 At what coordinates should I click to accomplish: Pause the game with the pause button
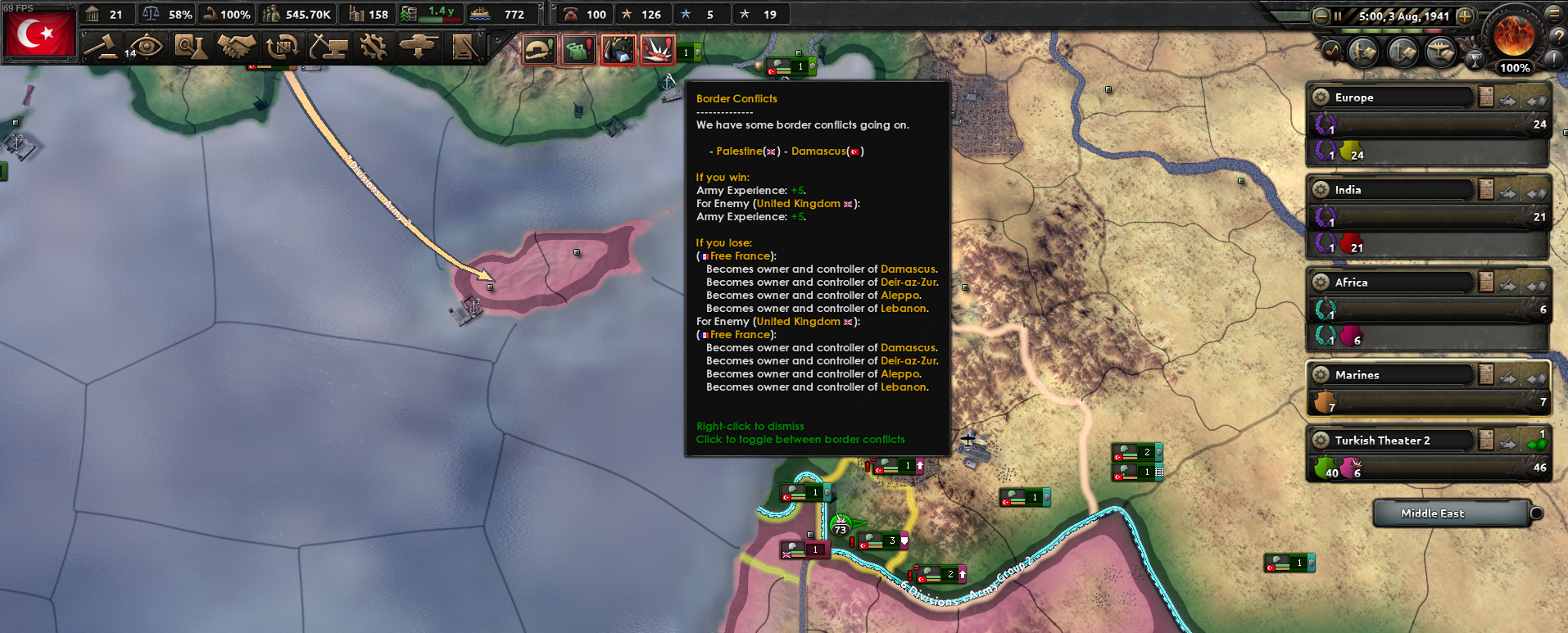tap(1338, 16)
